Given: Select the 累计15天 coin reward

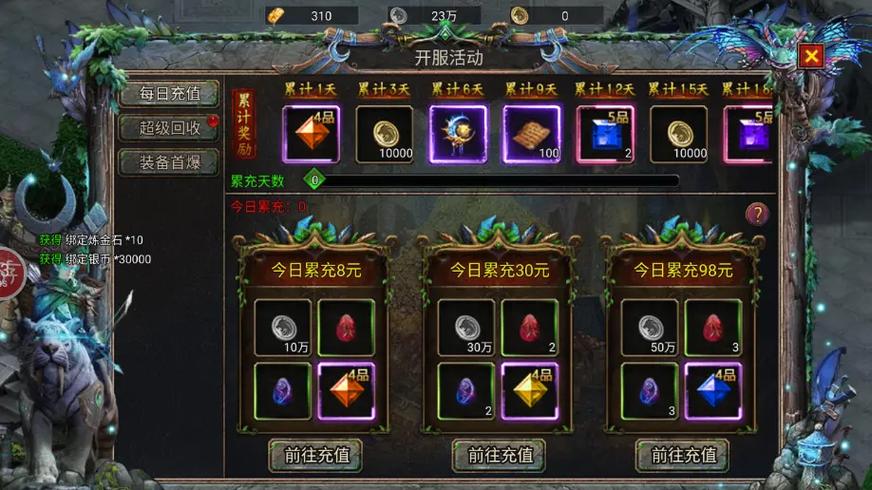Looking at the screenshot, I should pos(678,134).
